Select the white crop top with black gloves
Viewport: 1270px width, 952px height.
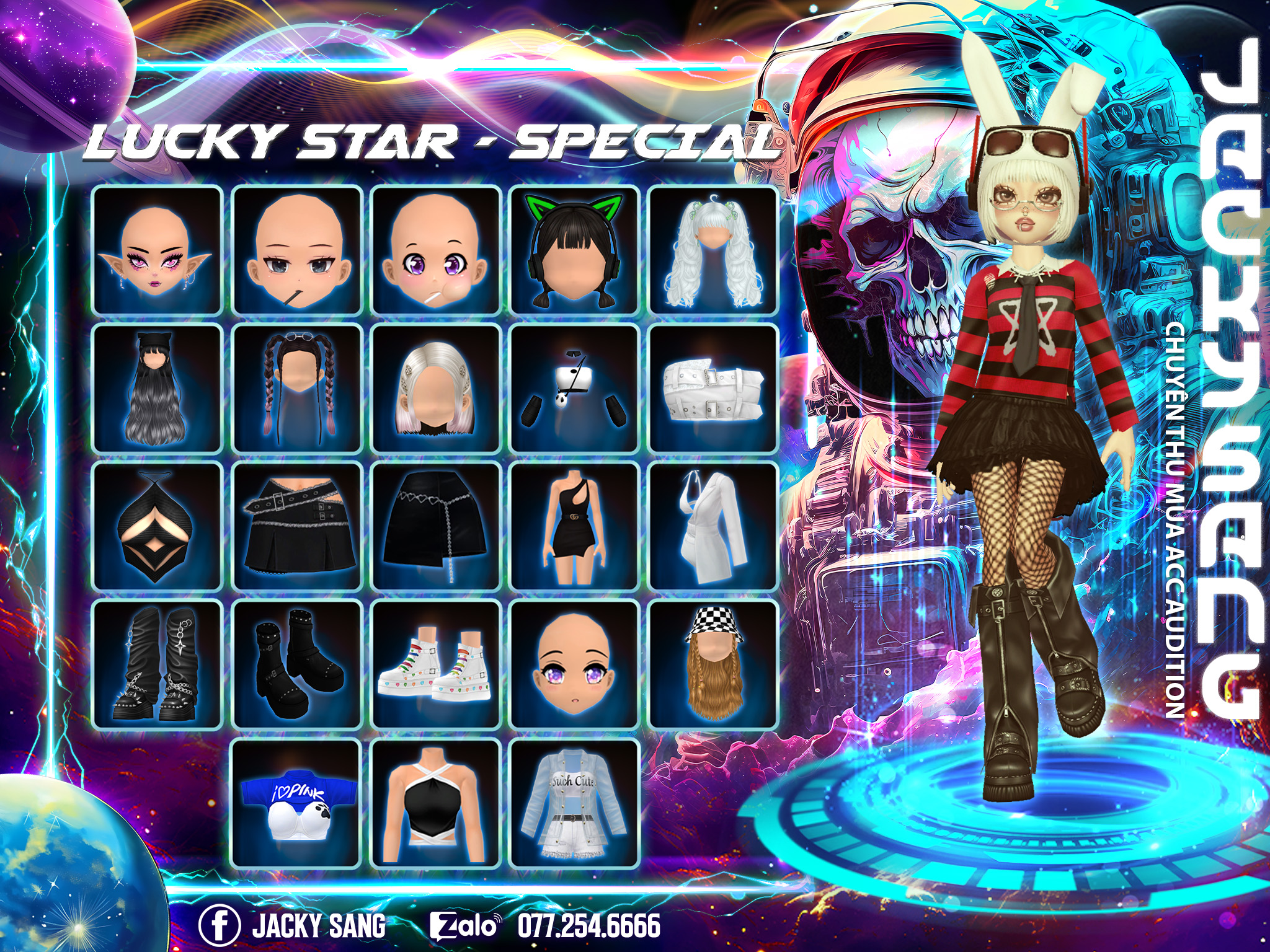coord(574,388)
